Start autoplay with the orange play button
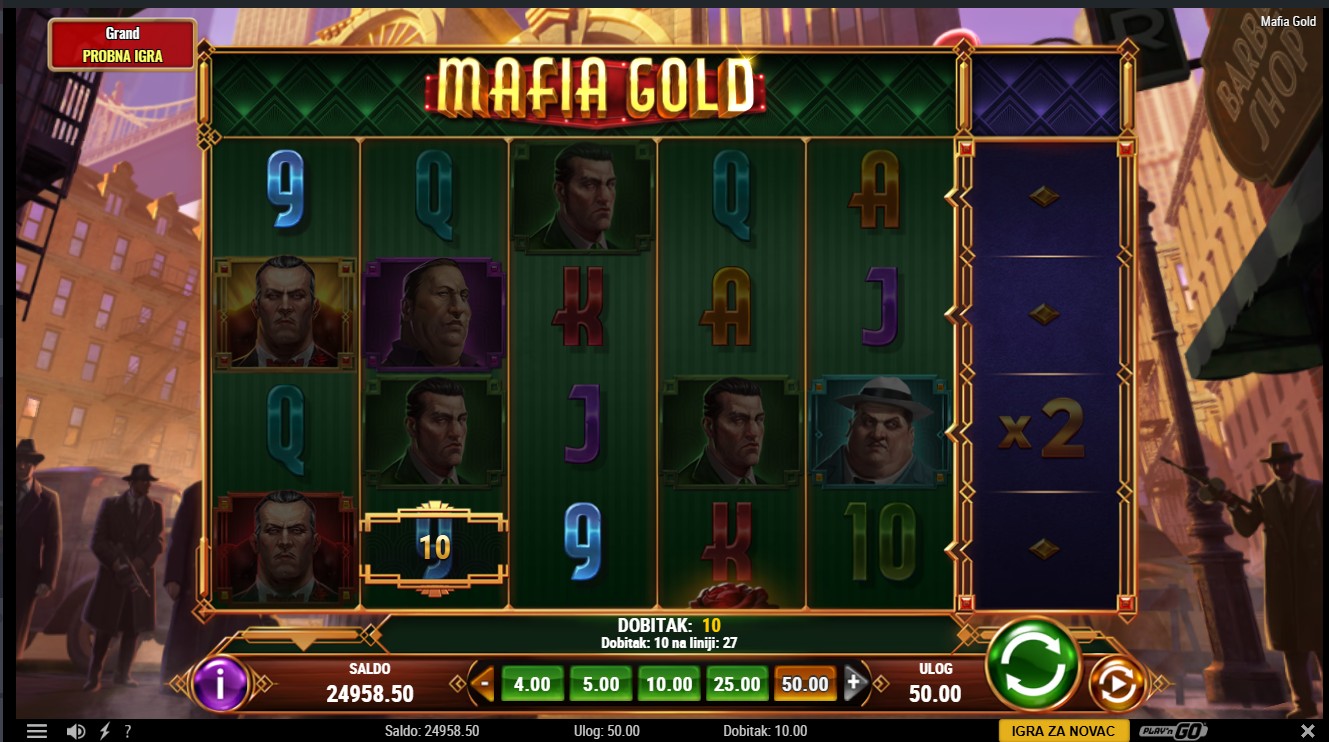 [1117, 685]
